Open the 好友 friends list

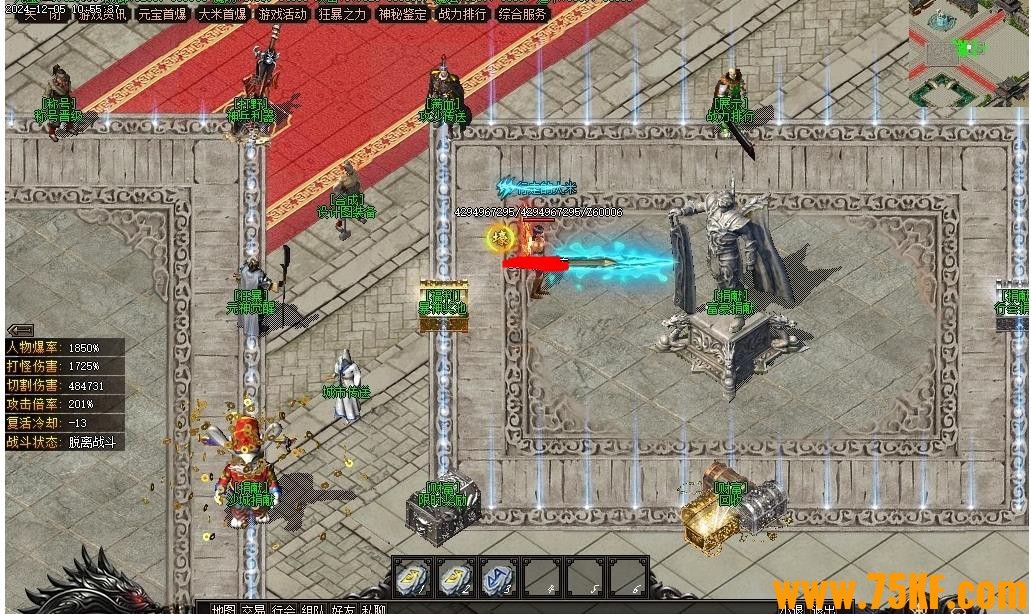pyautogui.click(x=343, y=608)
